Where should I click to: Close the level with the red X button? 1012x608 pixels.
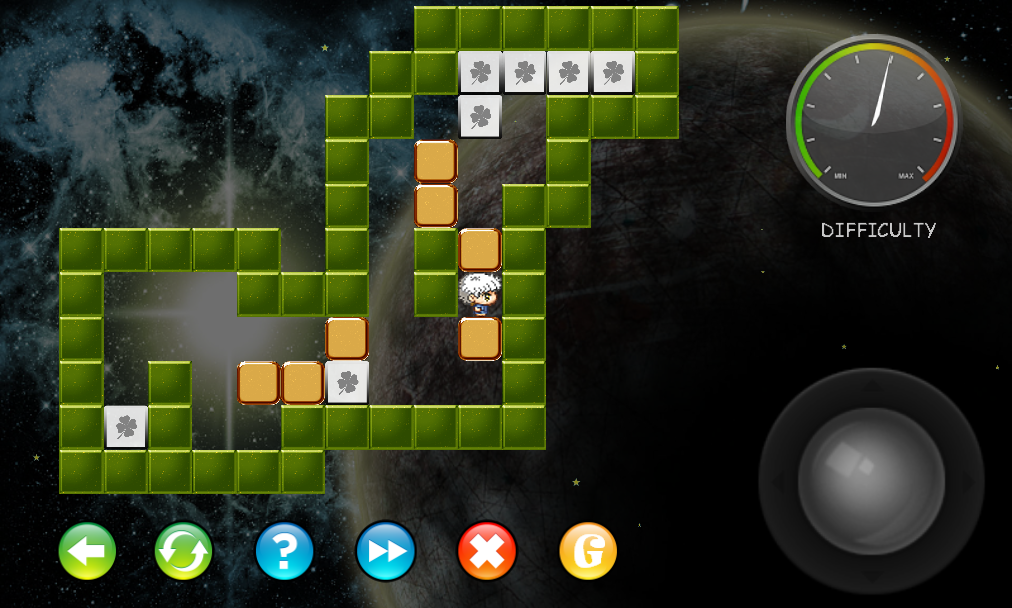tap(487, 551)
